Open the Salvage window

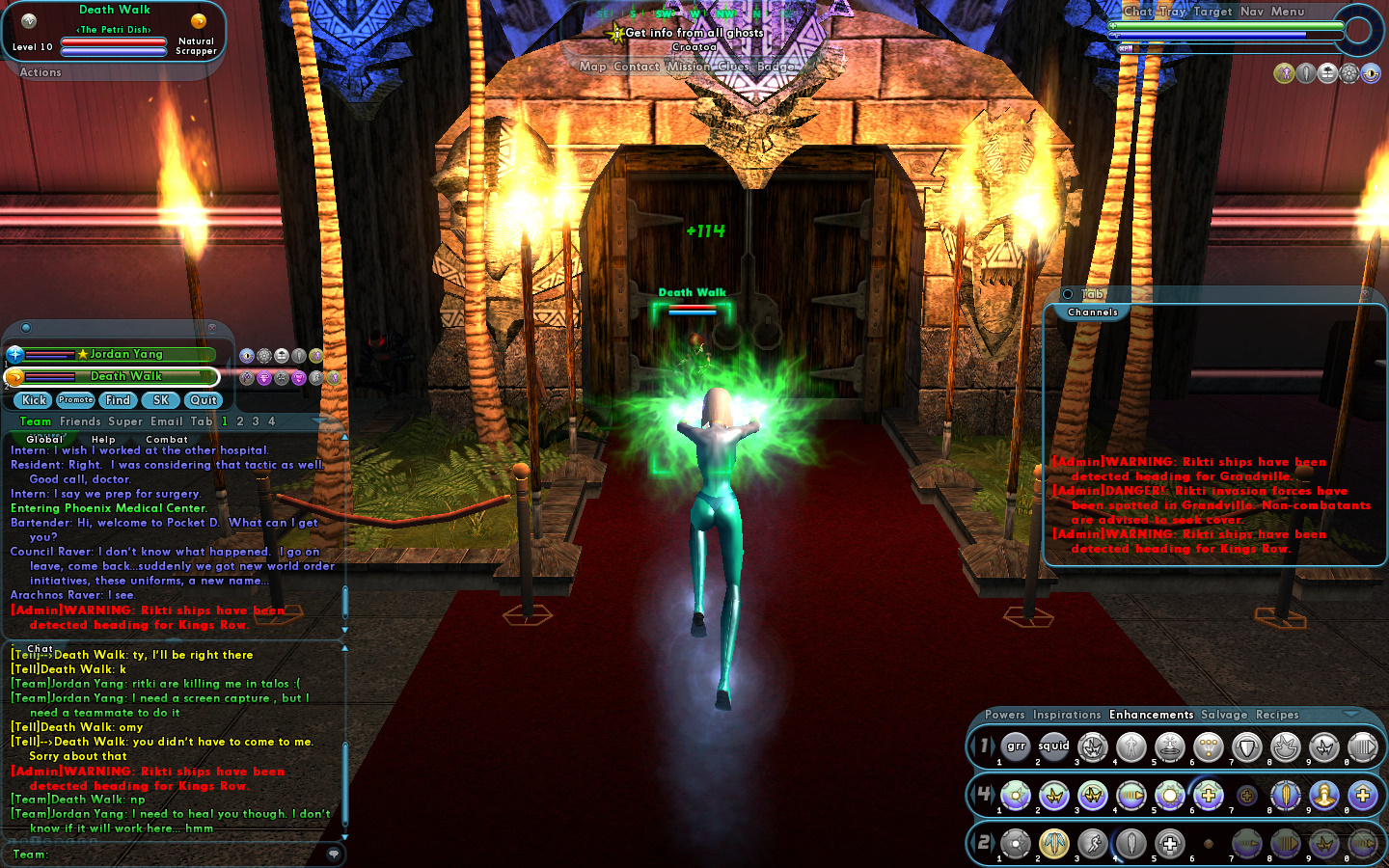[1224, 715]
